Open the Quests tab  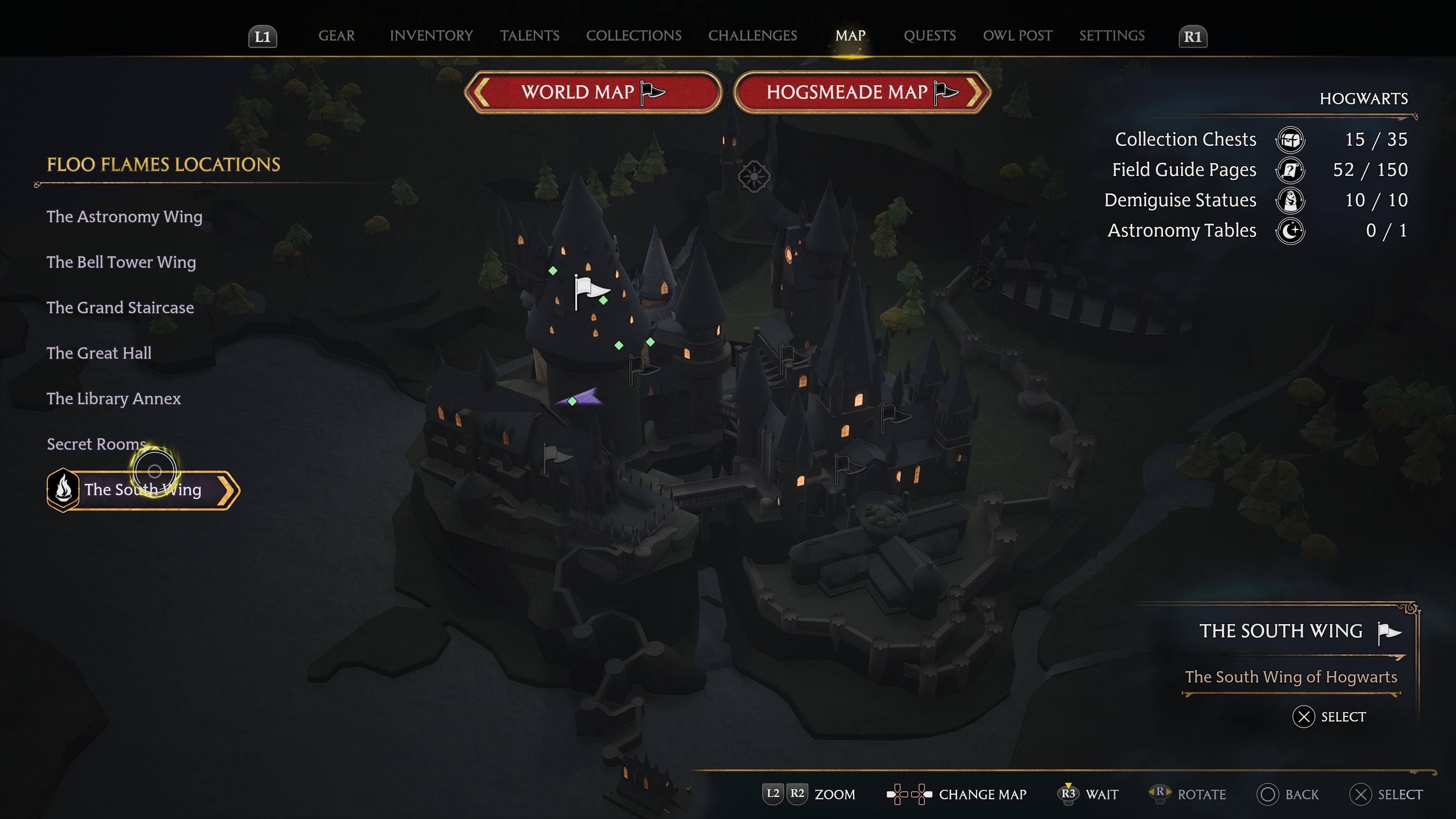click(929, 36)
